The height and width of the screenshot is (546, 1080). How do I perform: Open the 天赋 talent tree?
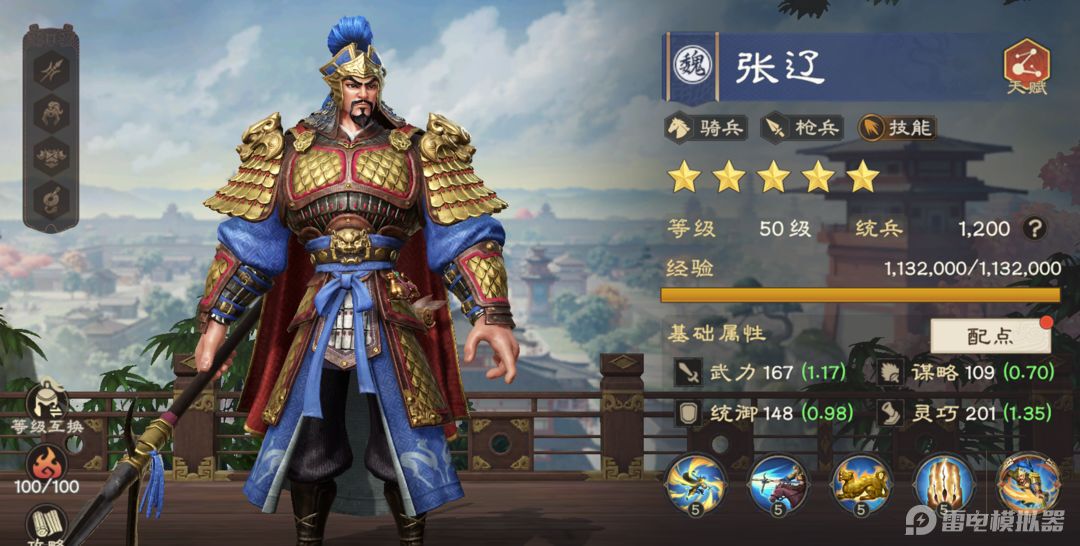1025,67
